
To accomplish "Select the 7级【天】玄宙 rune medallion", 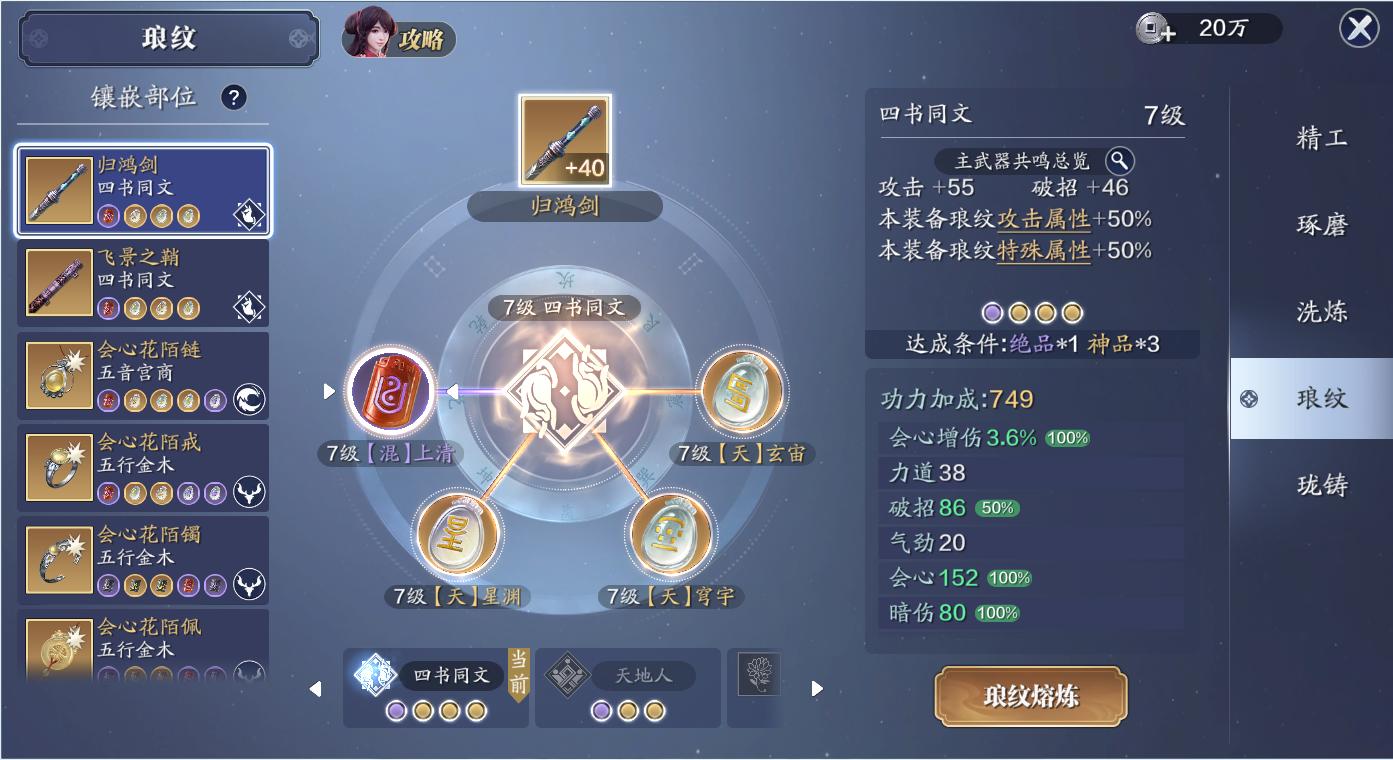I will pos(739,390).
